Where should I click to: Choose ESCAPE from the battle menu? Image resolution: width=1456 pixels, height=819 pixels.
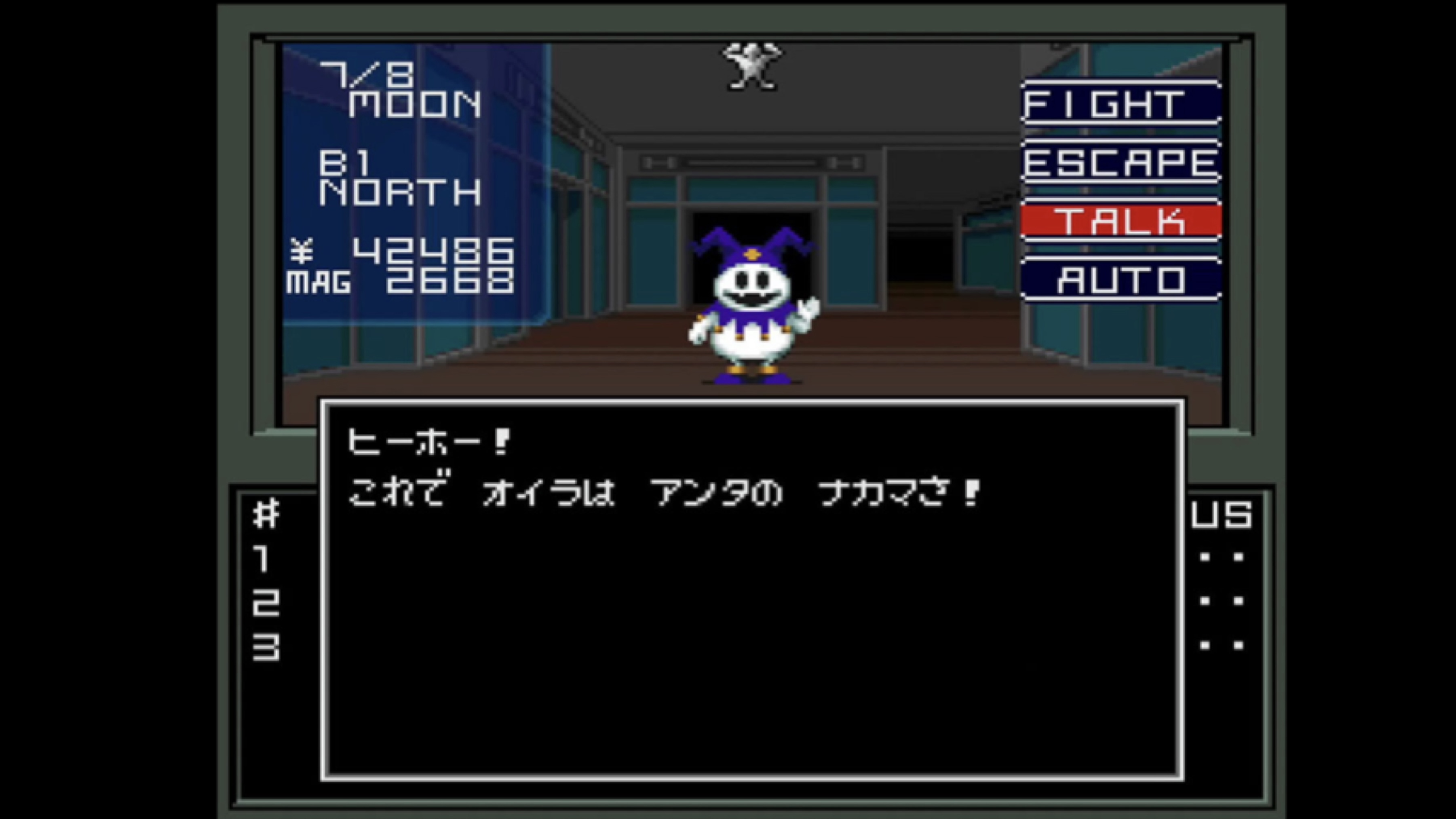(x=1121, y=163)
